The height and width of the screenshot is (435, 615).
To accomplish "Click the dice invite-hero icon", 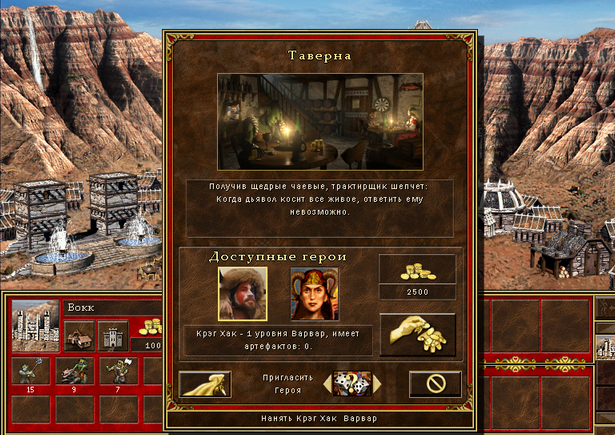I will point(352,383).
